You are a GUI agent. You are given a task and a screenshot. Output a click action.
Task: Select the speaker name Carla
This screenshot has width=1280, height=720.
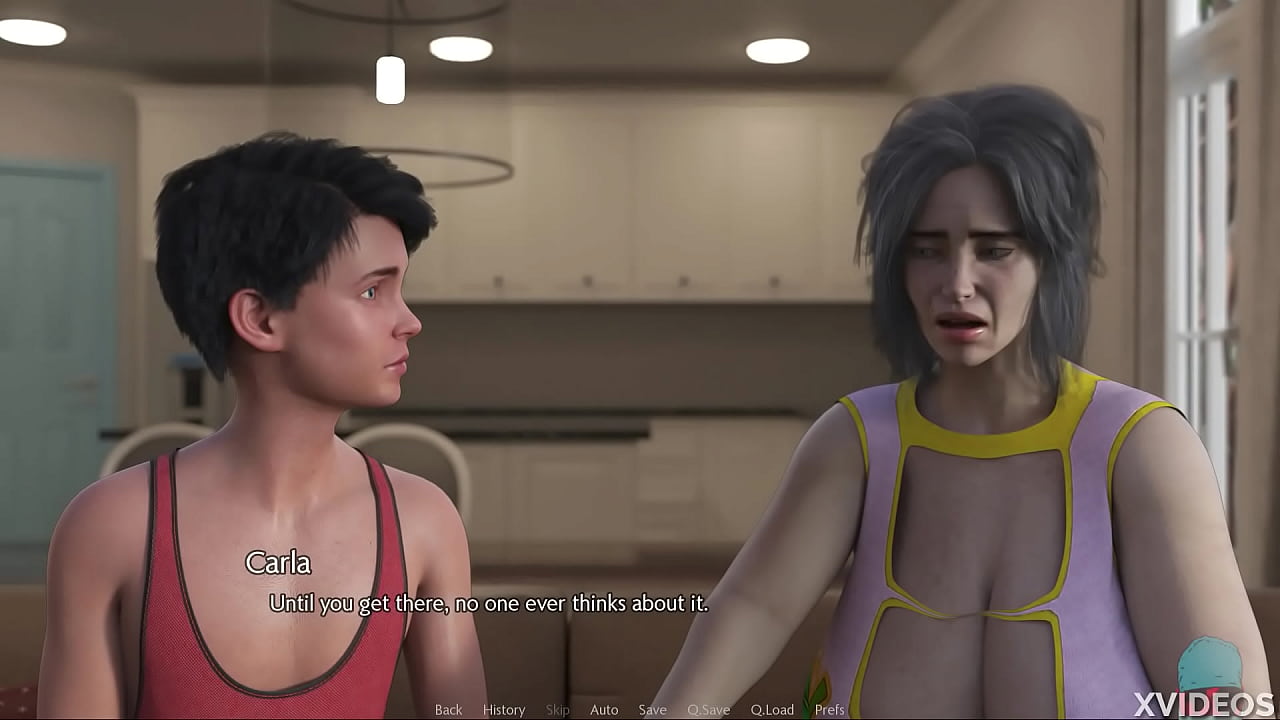(x=276, y=563)
